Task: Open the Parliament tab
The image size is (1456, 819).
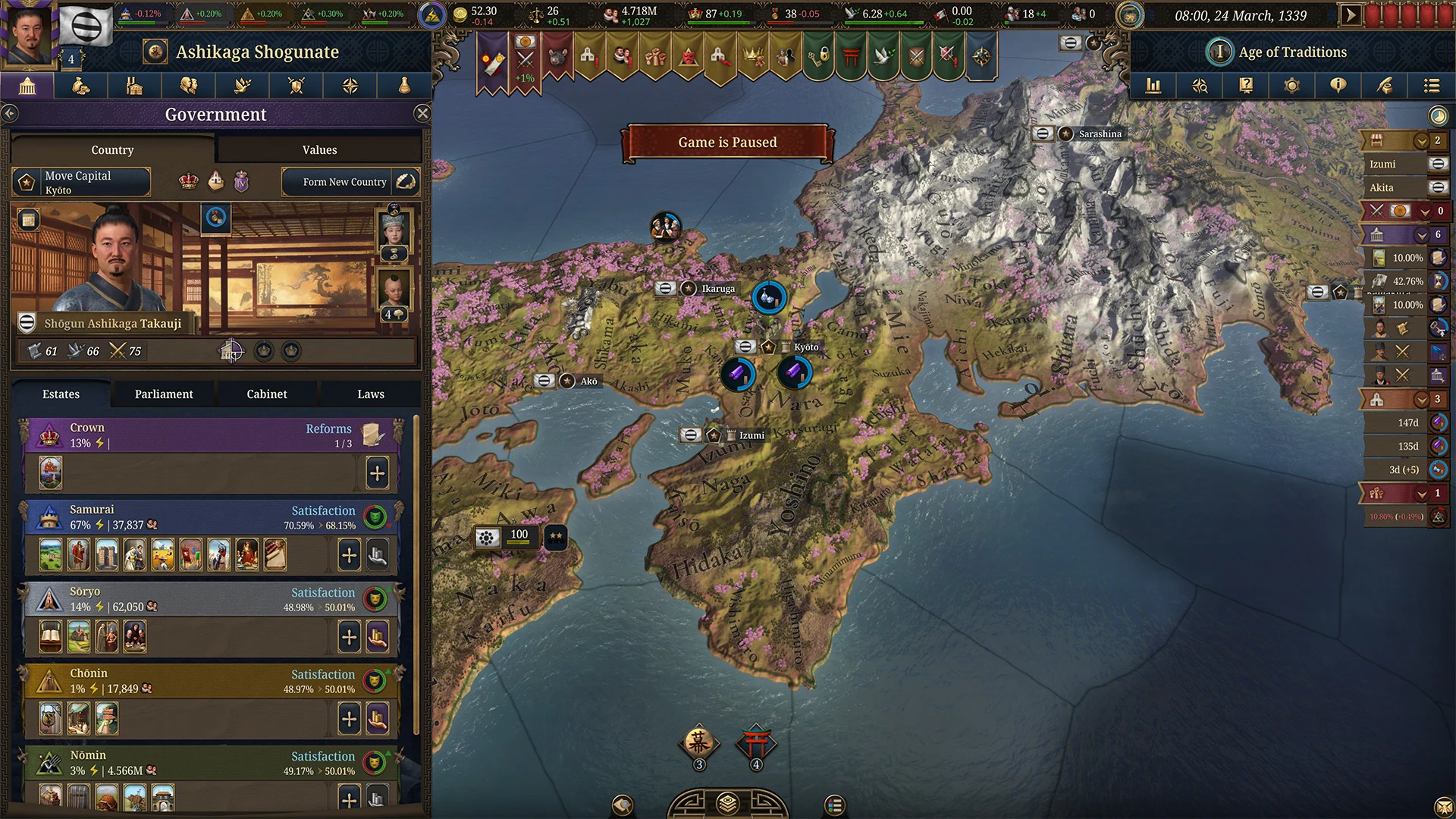Action: [x=164, y=394]
